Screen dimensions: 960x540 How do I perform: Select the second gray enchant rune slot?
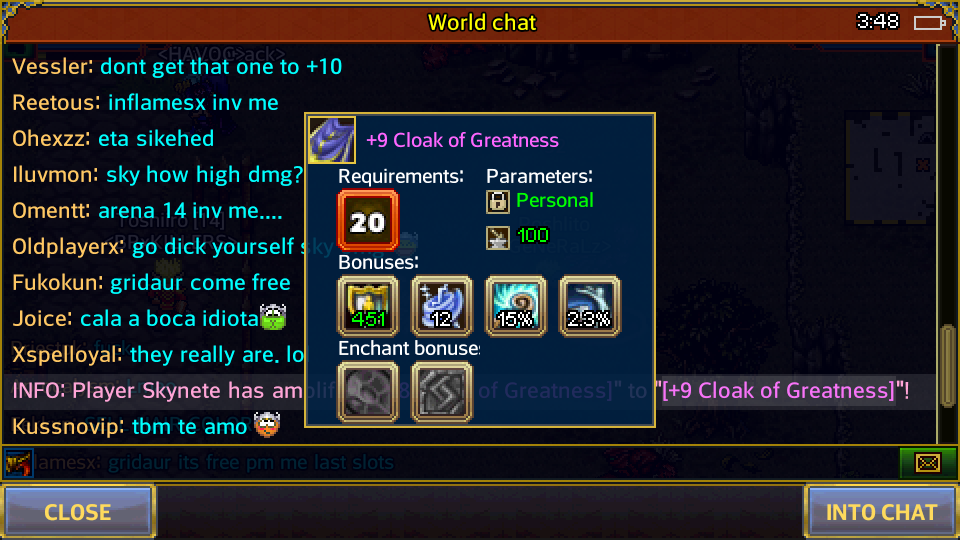[x=441, y=392]
